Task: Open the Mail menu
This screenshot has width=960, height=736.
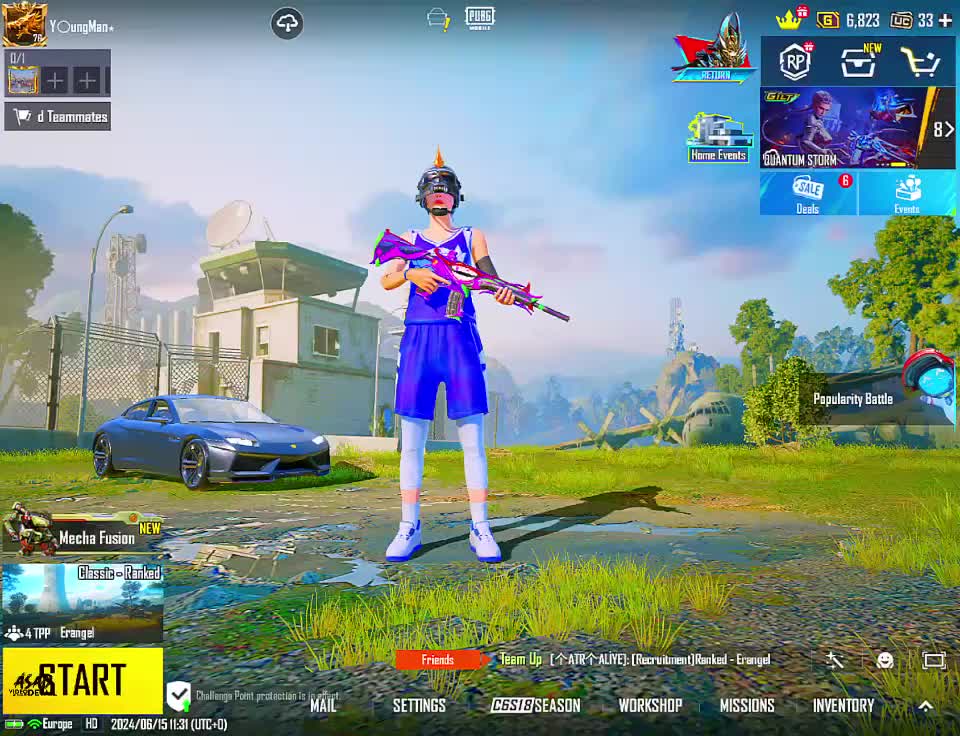Action: point(323,705)
